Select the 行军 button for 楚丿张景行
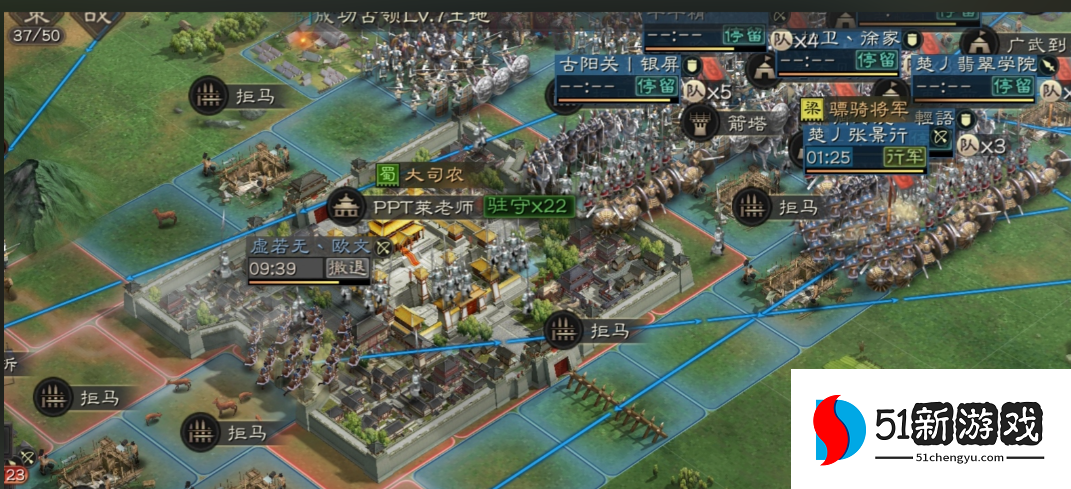The image size is (1071, 489). click(x=904, y=157)
